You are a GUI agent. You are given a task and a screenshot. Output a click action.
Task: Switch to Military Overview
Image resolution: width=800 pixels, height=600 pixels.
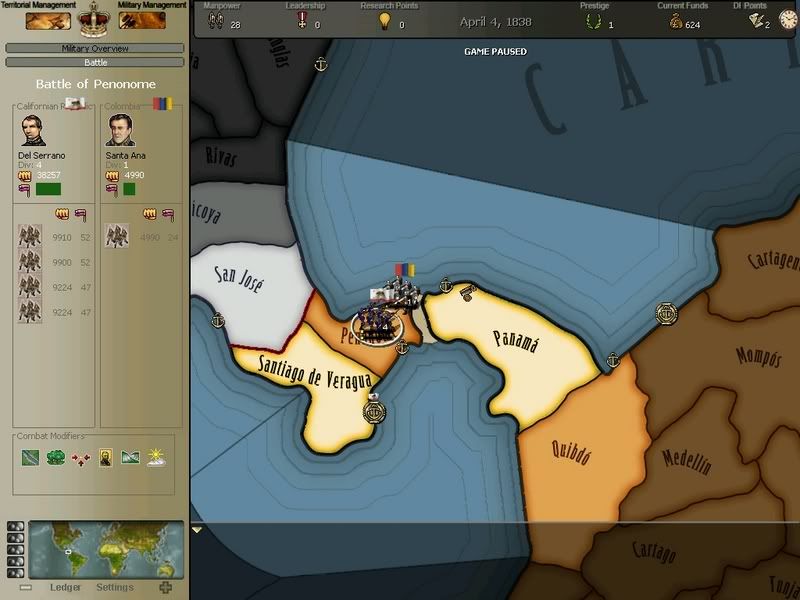(95, 48)
